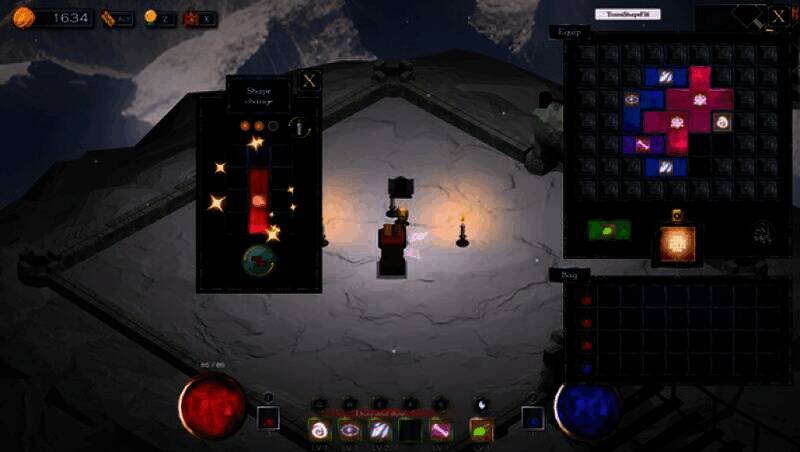Select the eye rune in equip grid
This screenshot has height=452, width=800.
coord(631,99)
